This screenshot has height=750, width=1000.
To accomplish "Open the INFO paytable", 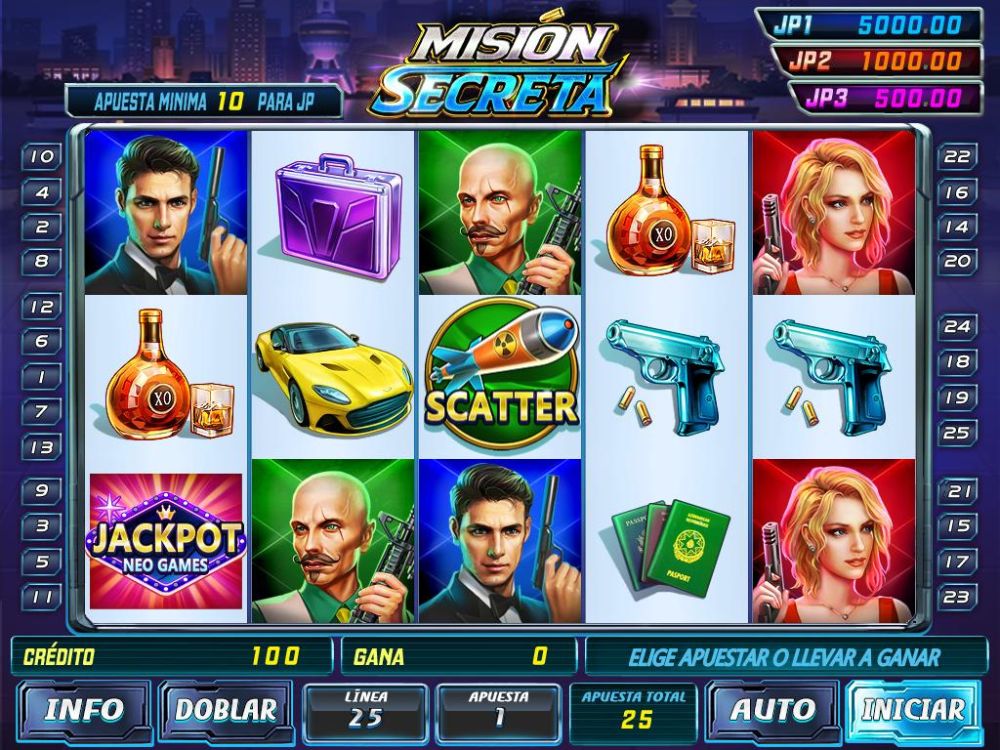I will [84, 709].
